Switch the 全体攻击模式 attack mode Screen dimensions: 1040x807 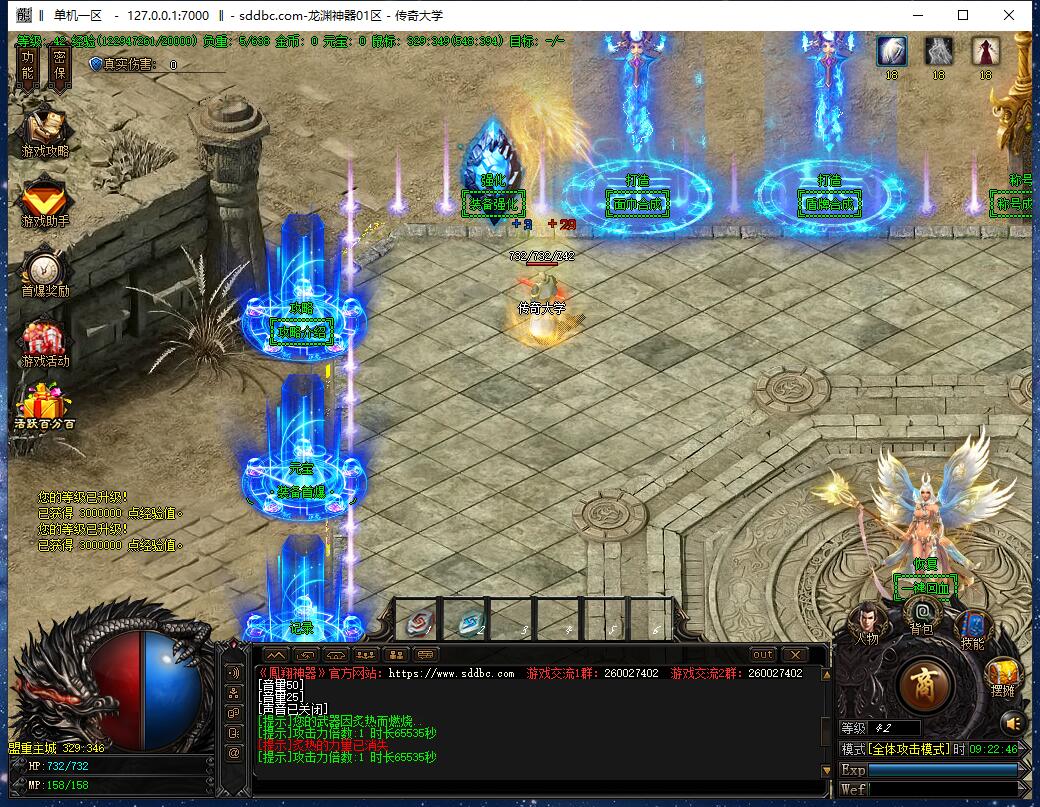(x=909, y=749)
